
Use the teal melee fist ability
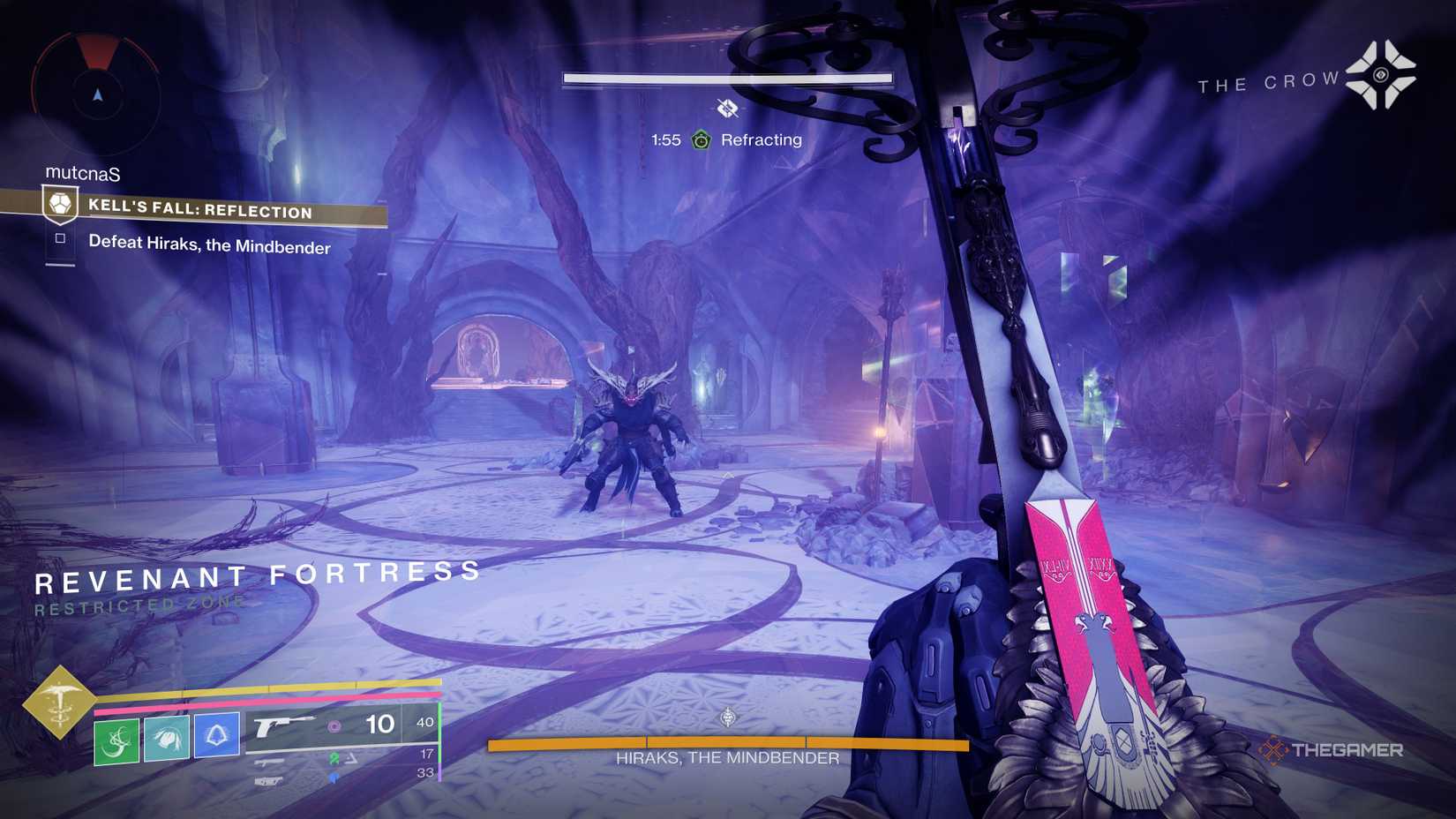167,737
